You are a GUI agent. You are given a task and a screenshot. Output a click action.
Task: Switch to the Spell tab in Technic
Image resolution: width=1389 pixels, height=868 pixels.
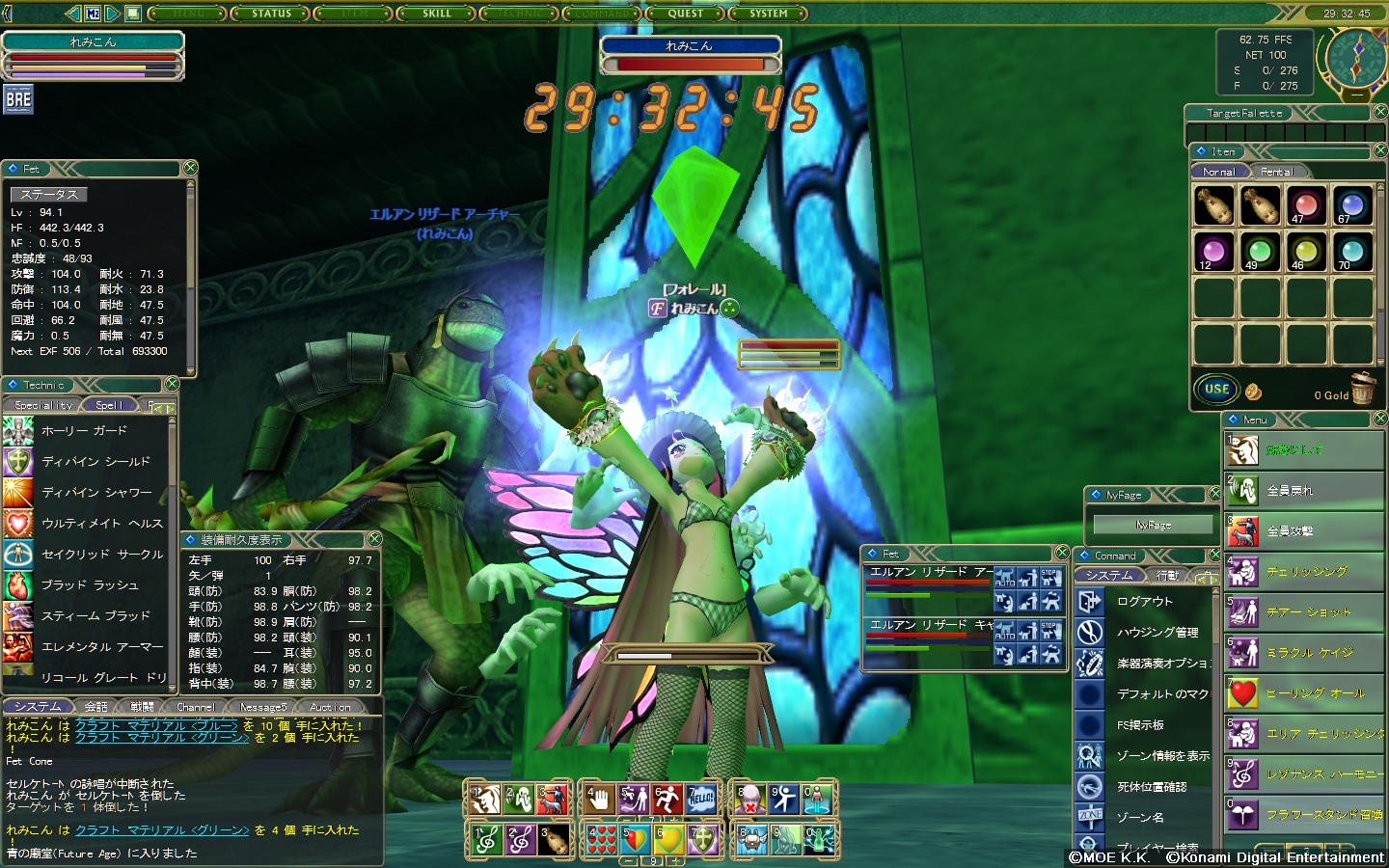pos(109,405)
